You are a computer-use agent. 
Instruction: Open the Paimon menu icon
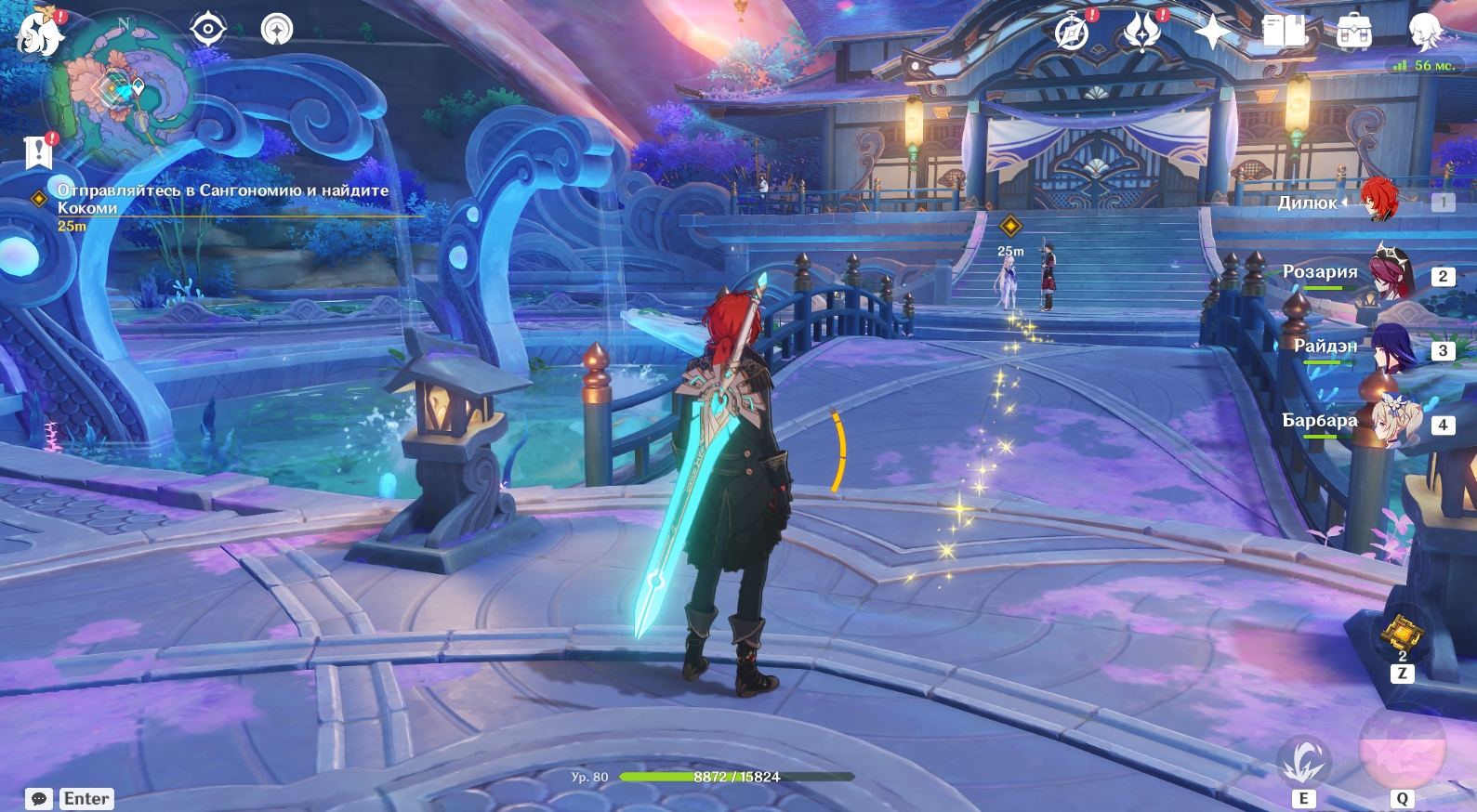39,33
